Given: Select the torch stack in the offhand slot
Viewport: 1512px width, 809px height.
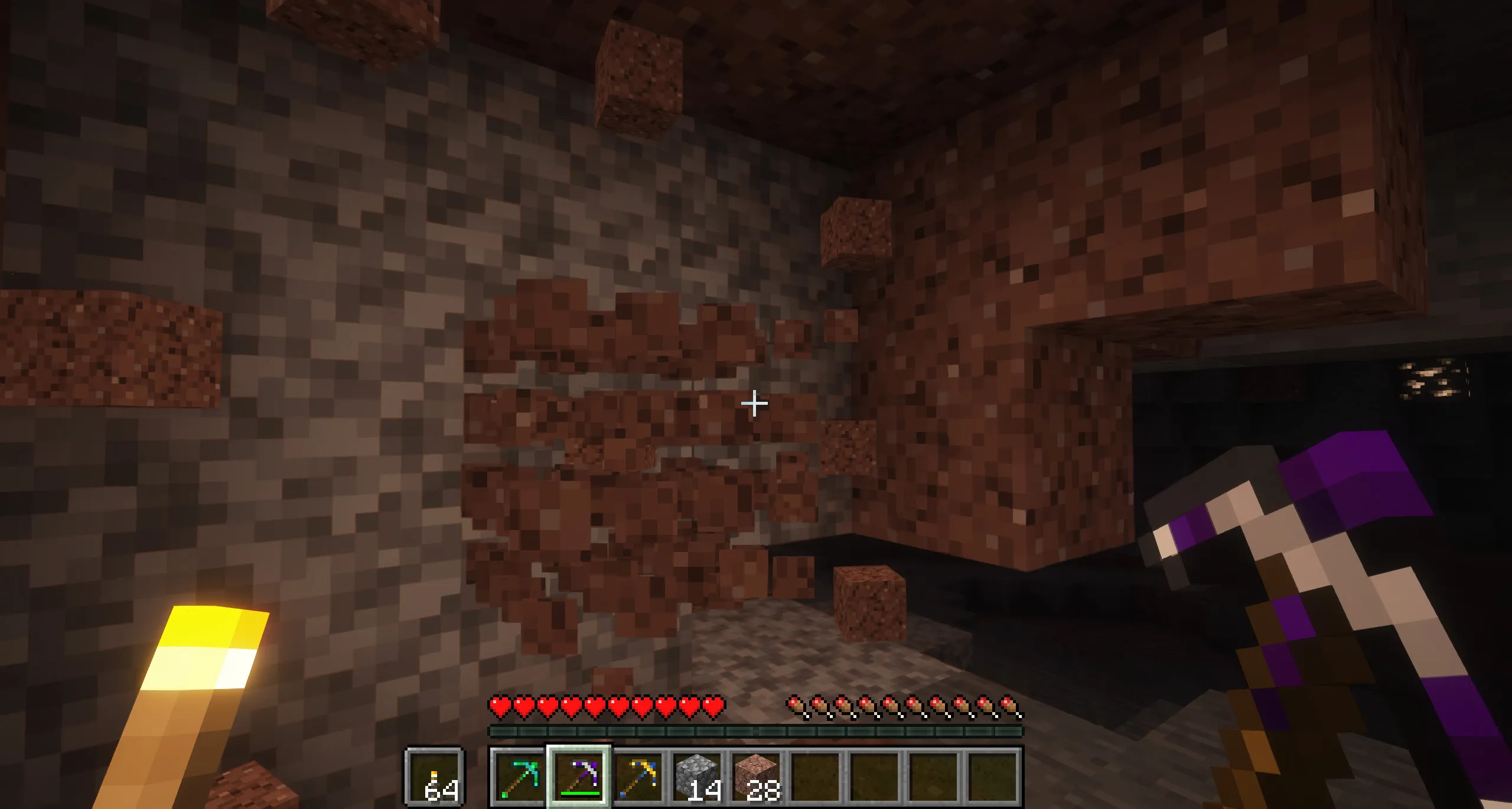Looking at the screenshot, I should click(x=434, y=775).
